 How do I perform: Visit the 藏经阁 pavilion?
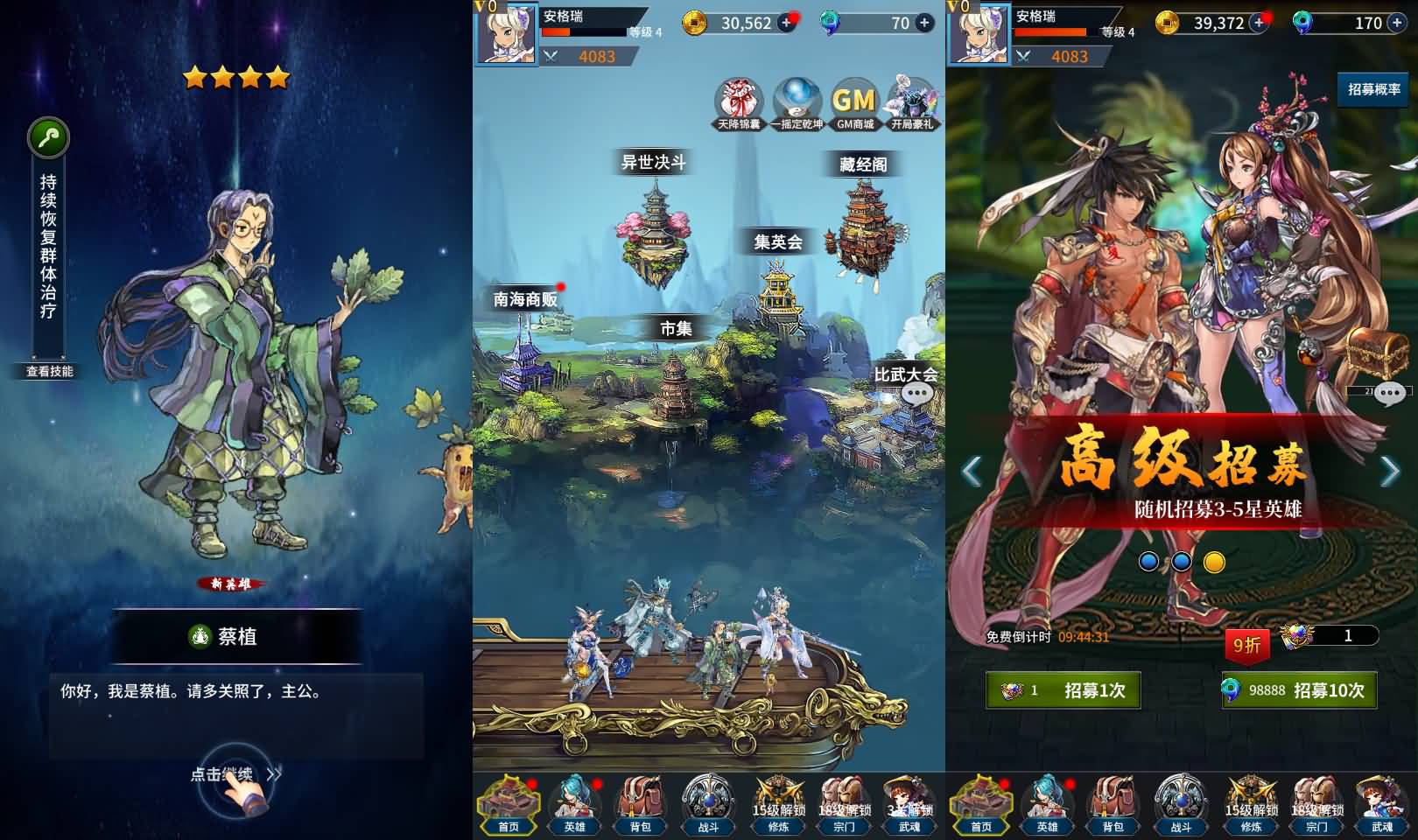863,219
